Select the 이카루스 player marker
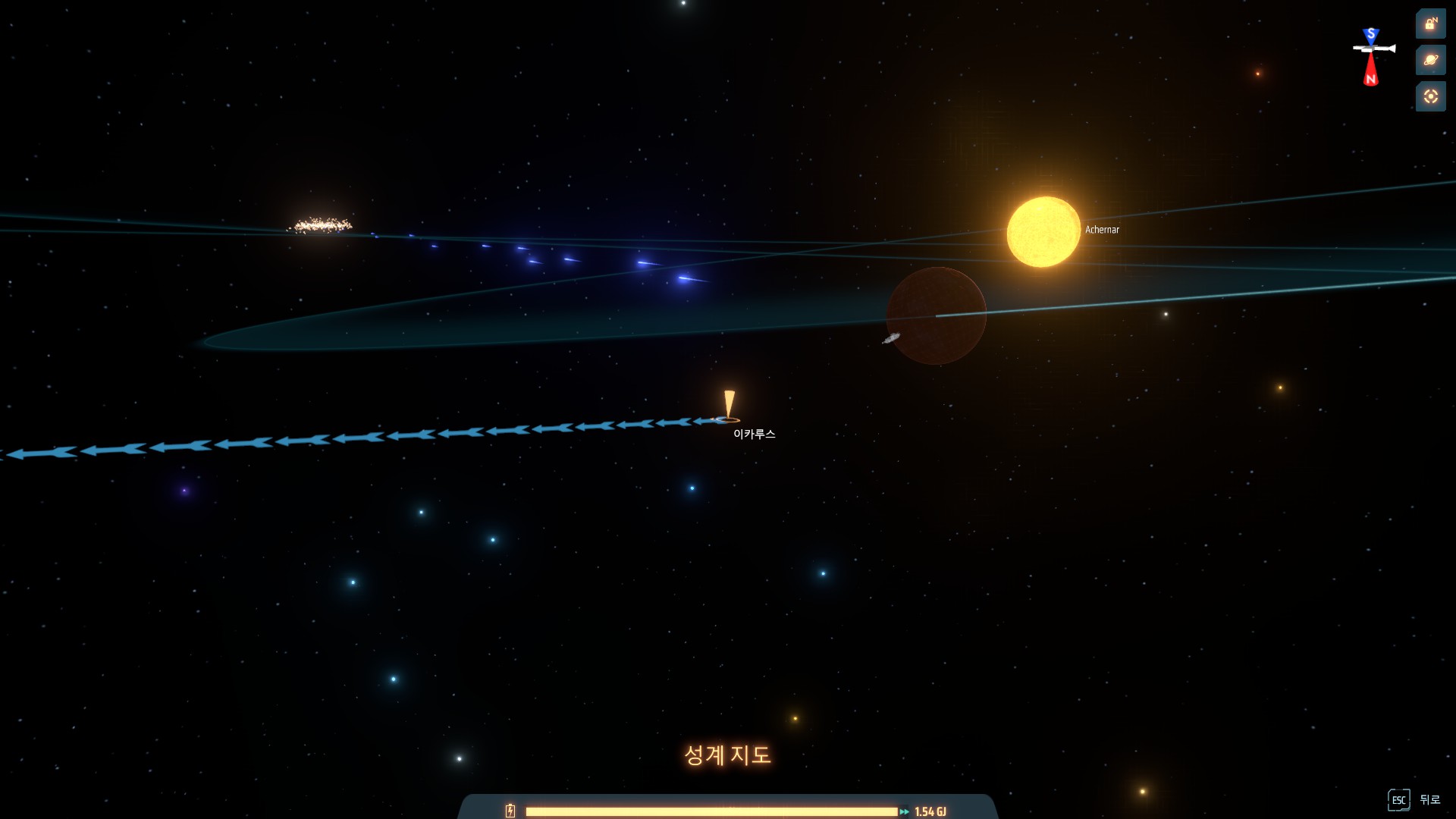Image resolution: width=1456 pixels, height=819 pixels. point(729,407)
